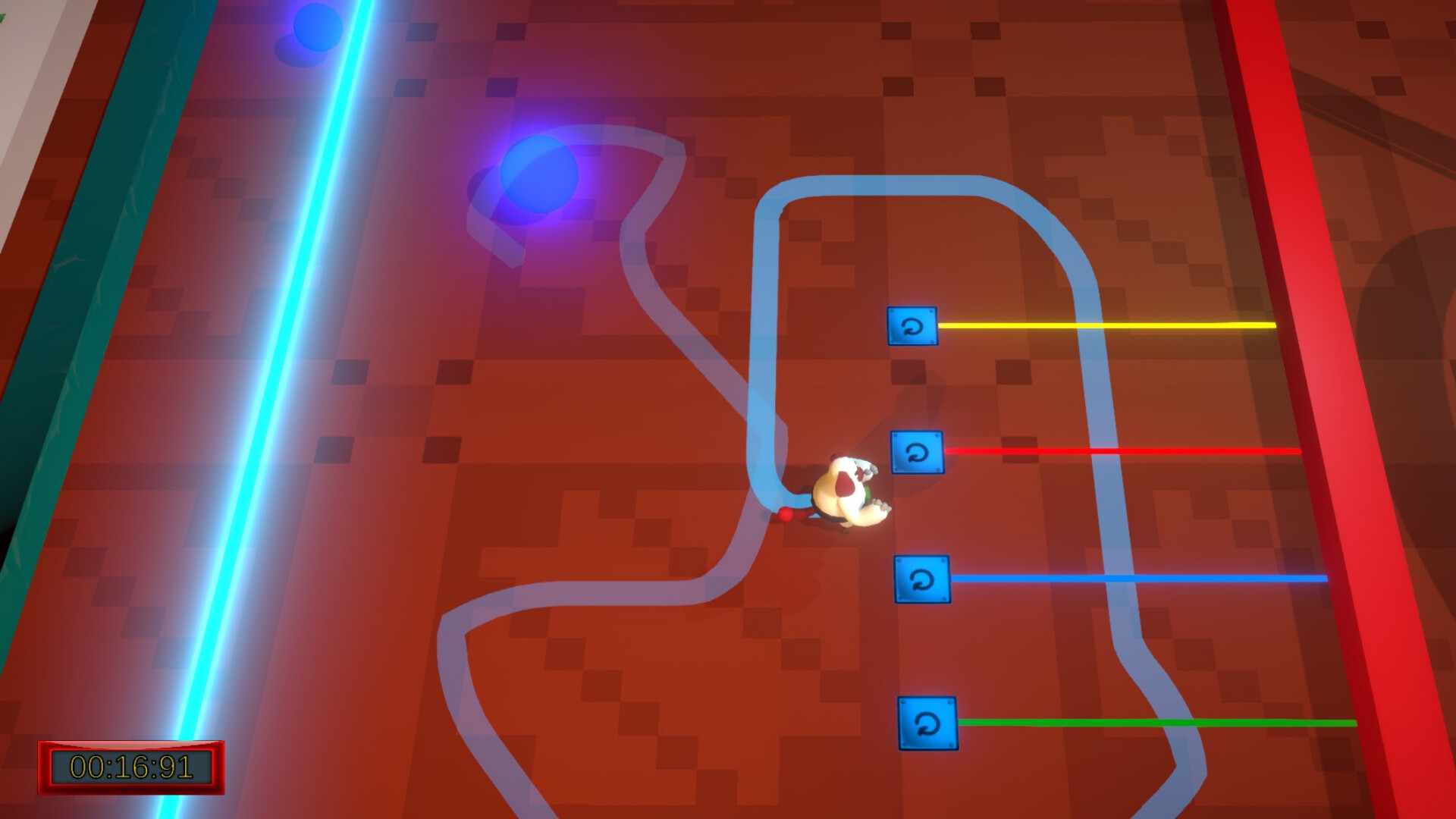
Task: Toggle the yellow laser beam
Action: 1100,325
